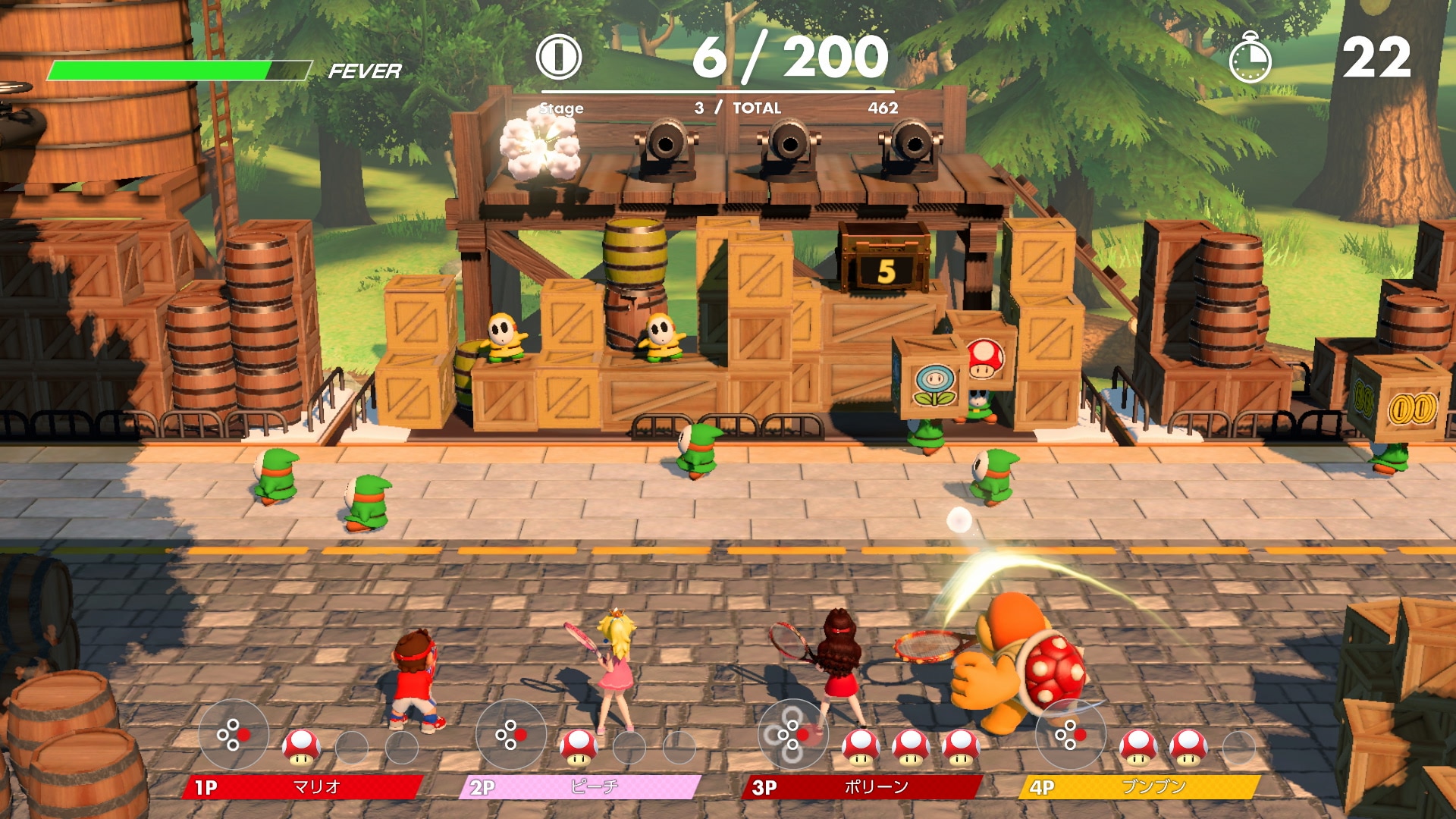1456x819 pixels.
Task: Select the 4P Joy-Con controller icon
Action: click(x=1069, y=734)
